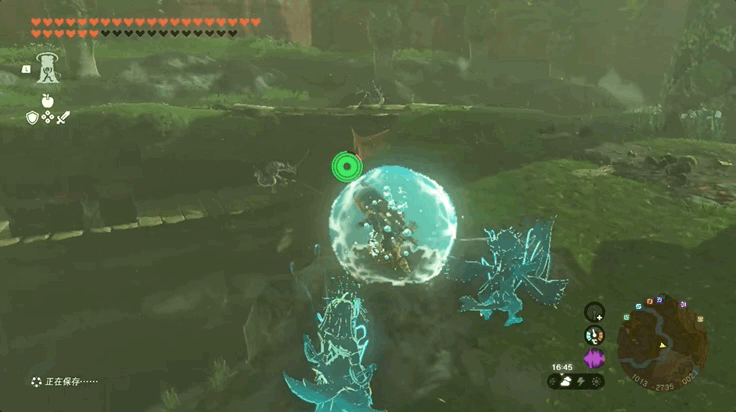
Task: Click the sensor radar icon
Action: 594,312
